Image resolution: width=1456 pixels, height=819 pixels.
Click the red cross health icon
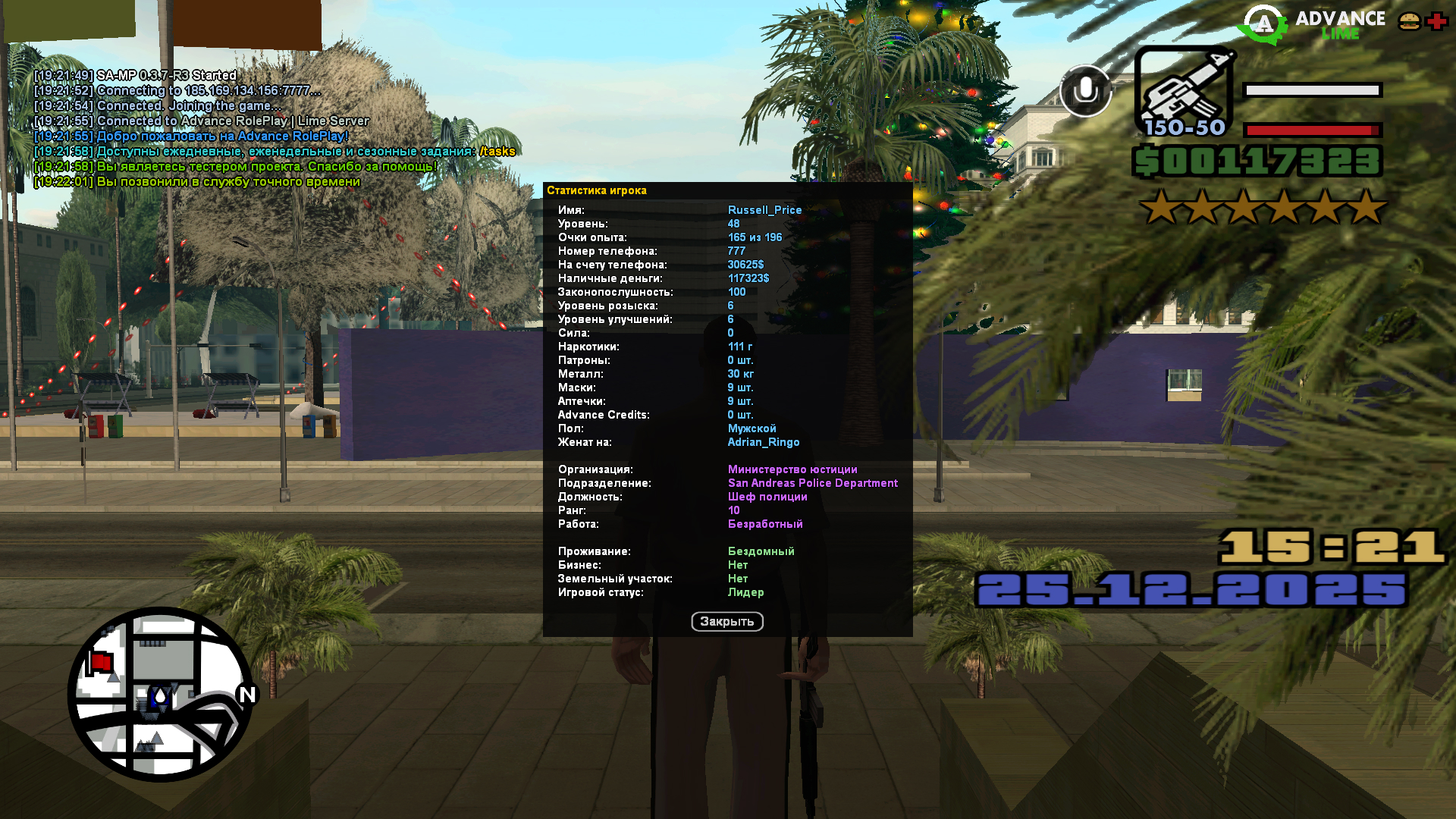pos(1436,21)
